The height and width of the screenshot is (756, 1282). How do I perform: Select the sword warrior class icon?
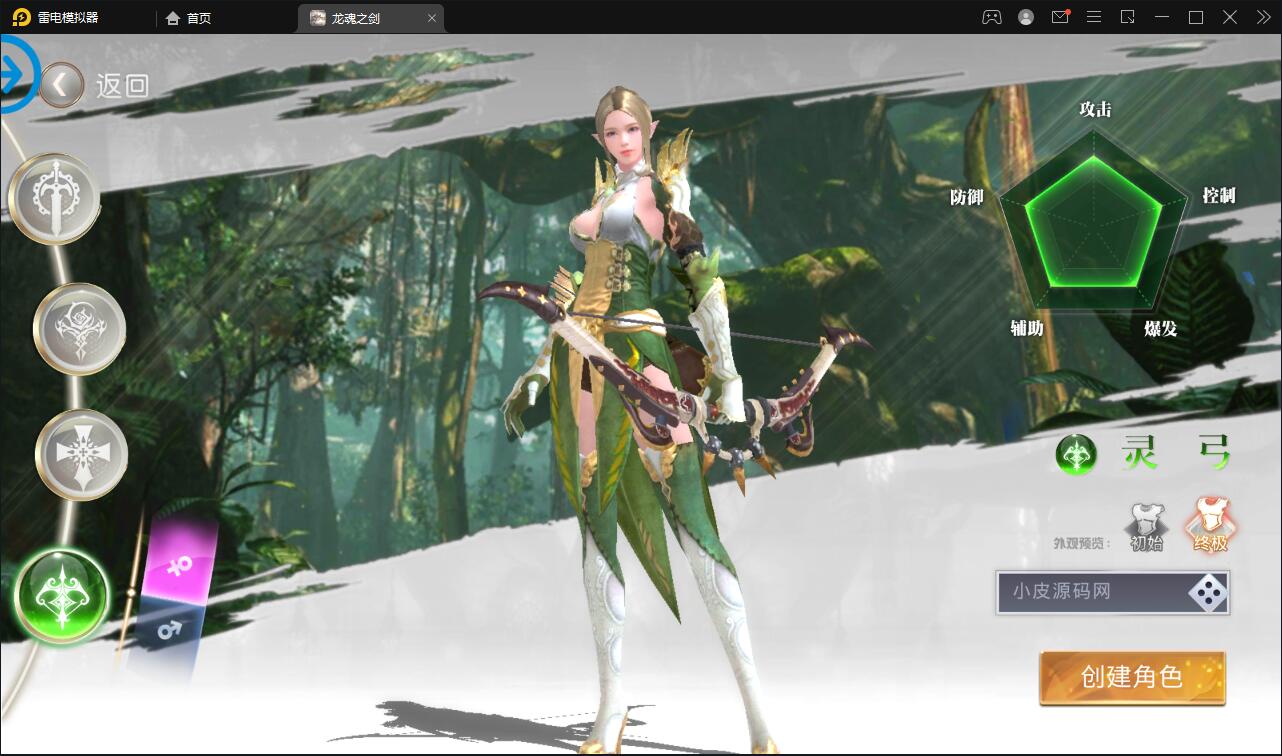coord(54,197)
